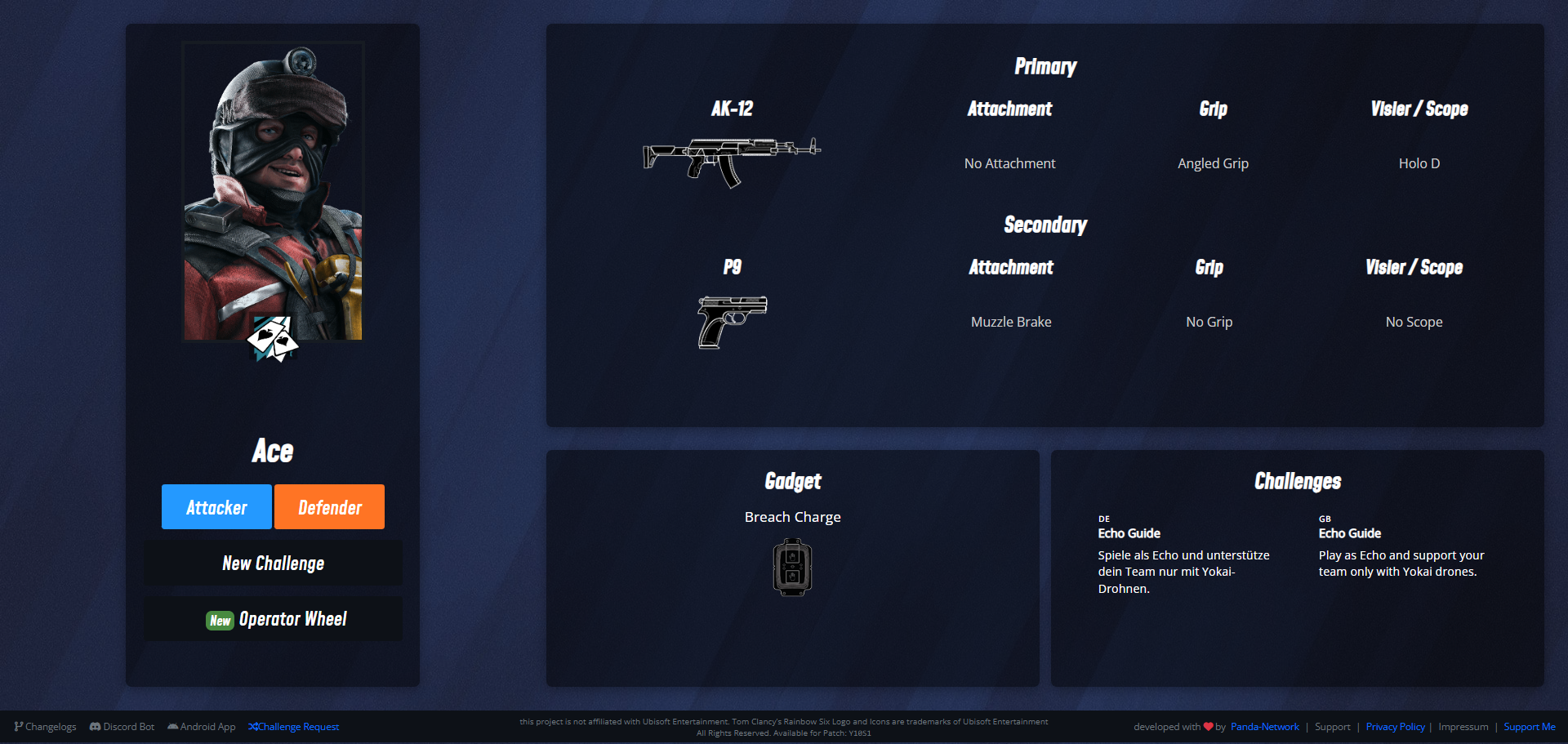Choose the orange Defender button
The image size is (1568, 744).
tap(329, 507)
